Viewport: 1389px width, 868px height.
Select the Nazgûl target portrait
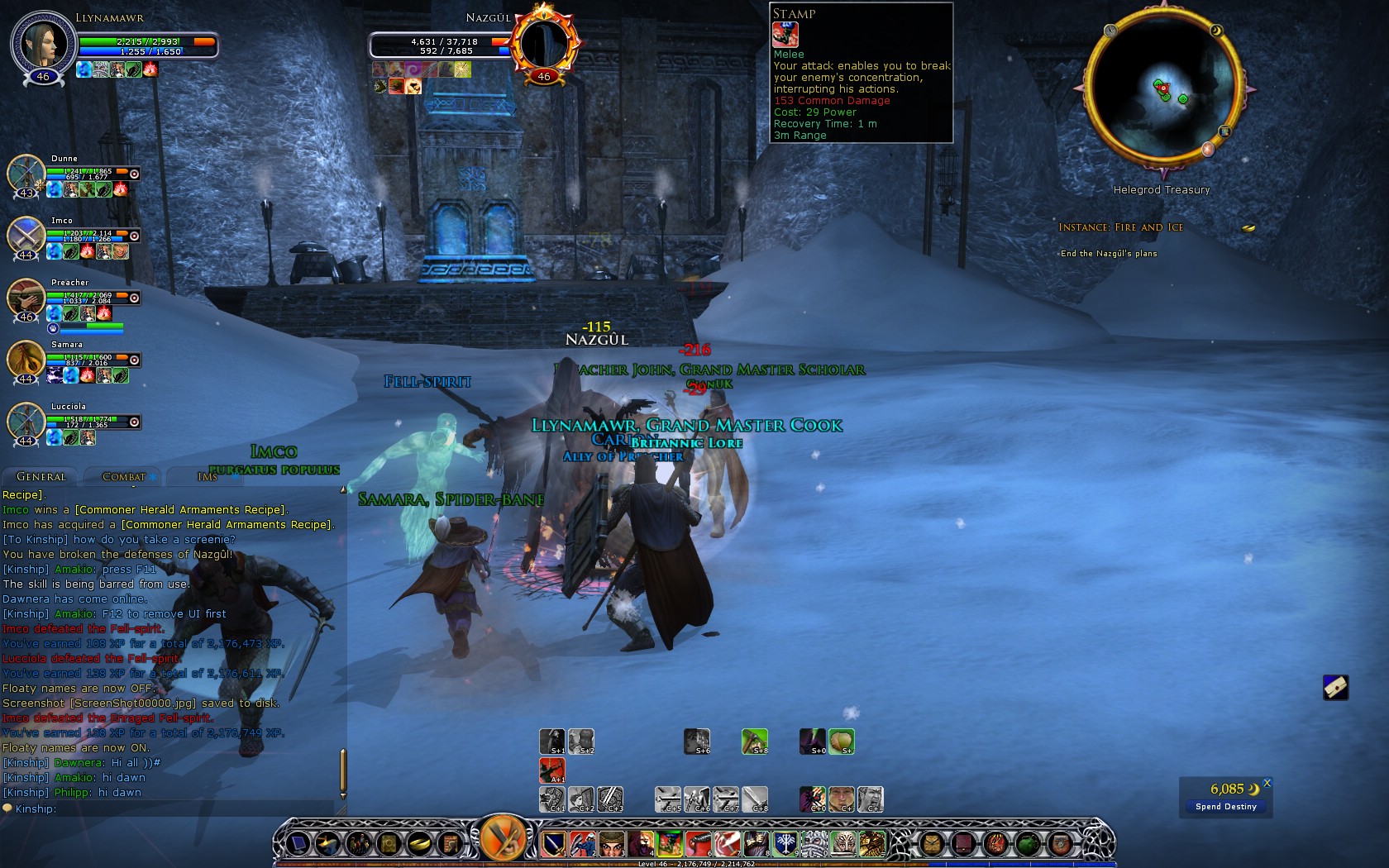pos(543,44)
